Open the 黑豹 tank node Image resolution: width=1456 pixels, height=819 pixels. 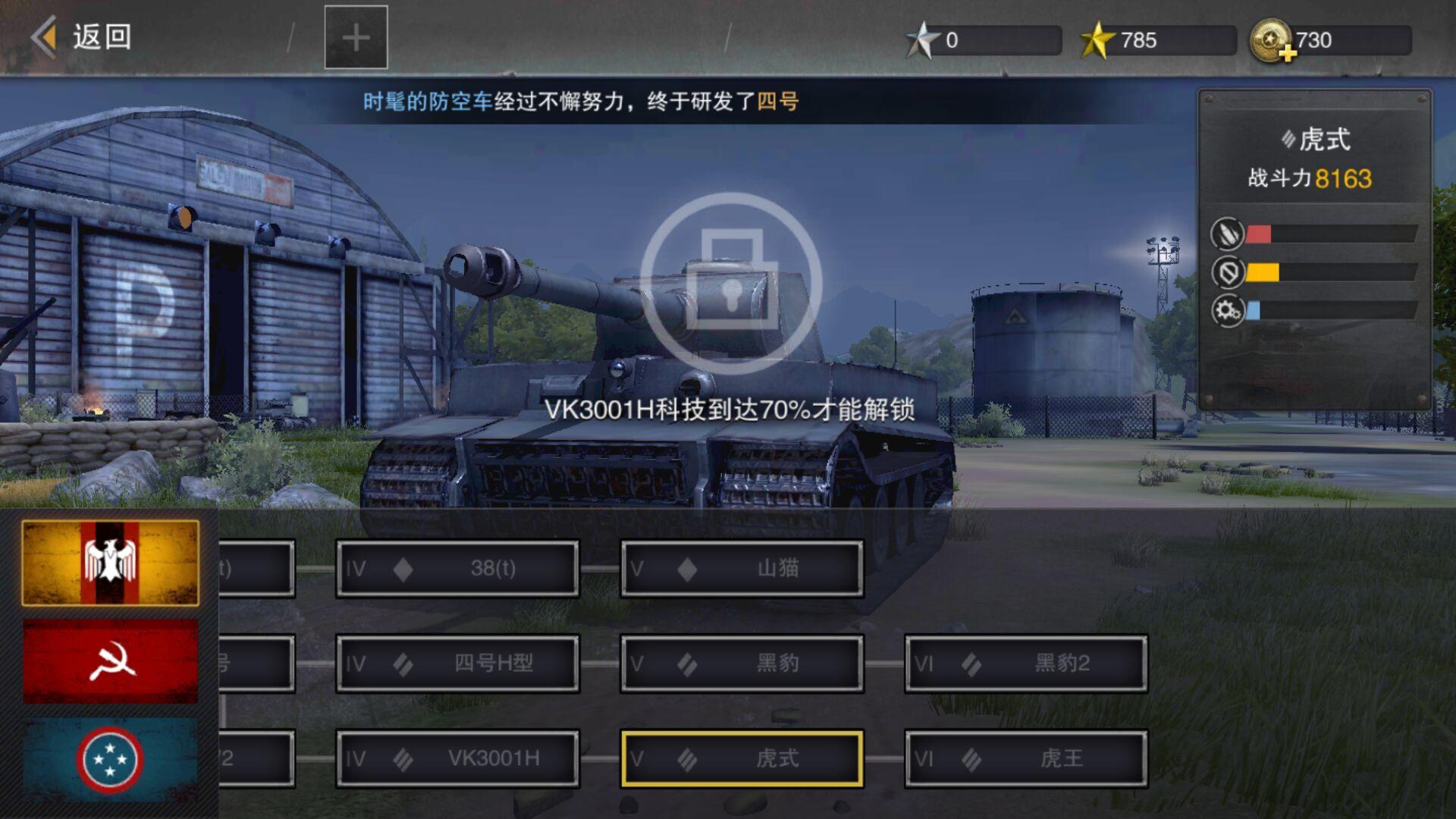(741, 663)
